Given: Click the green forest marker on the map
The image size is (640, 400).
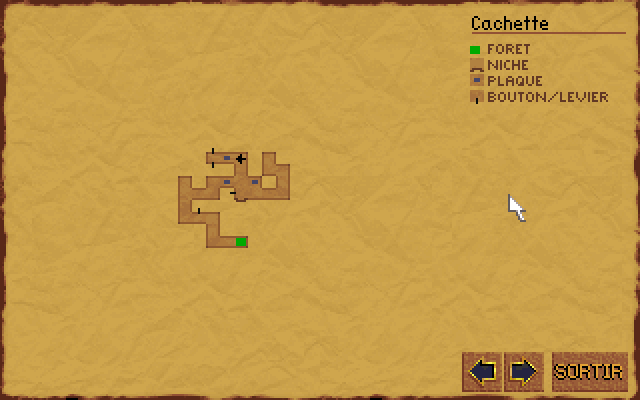Looking at the screenshot, I should click(x=241, y=242).
